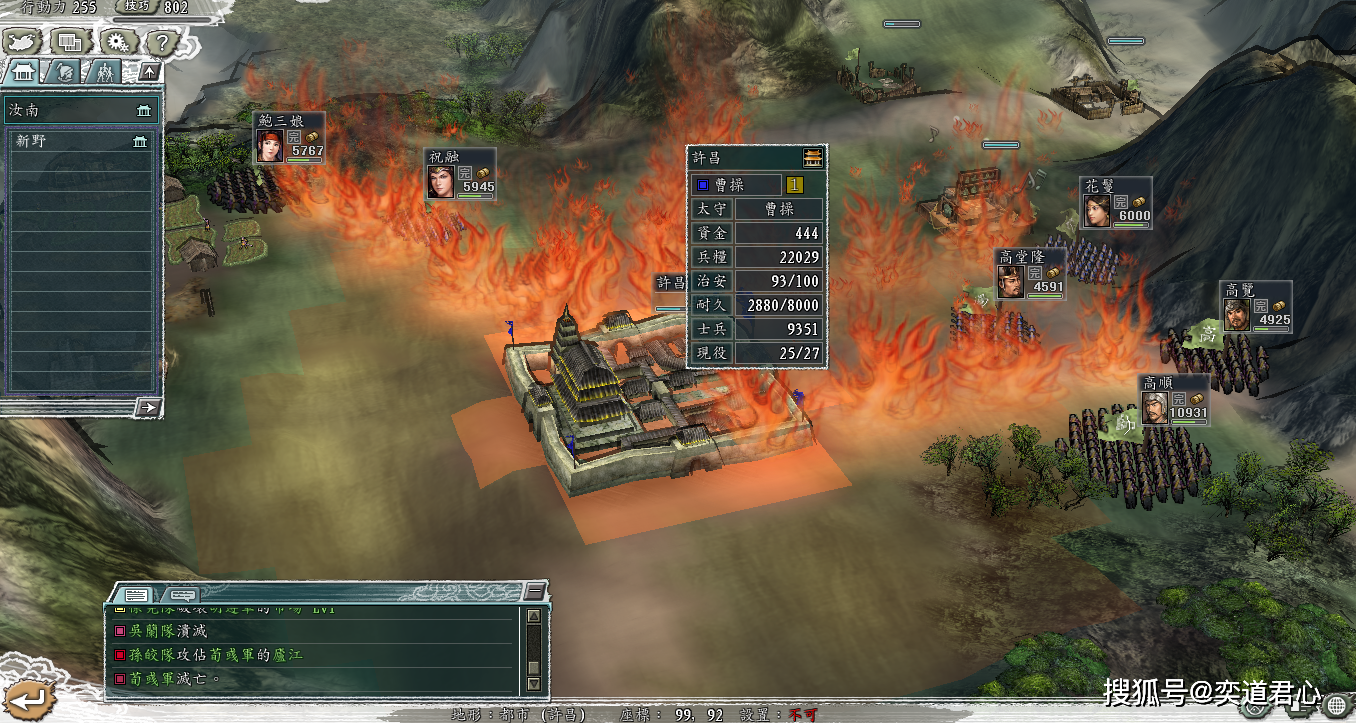Click the overlapping windows icon button

[x=70, y=42]
